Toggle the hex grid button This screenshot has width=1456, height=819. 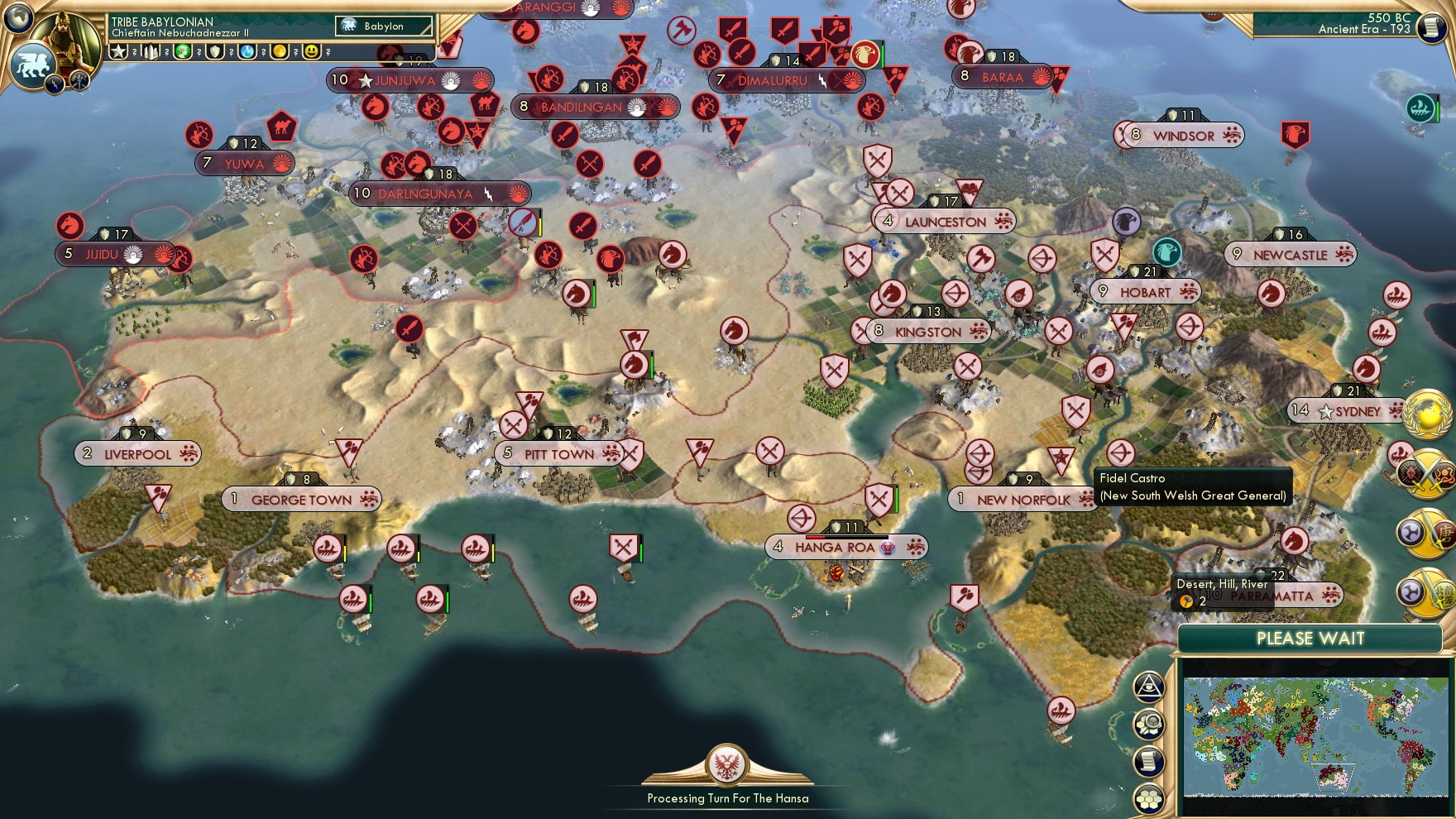coord(1149,797)
